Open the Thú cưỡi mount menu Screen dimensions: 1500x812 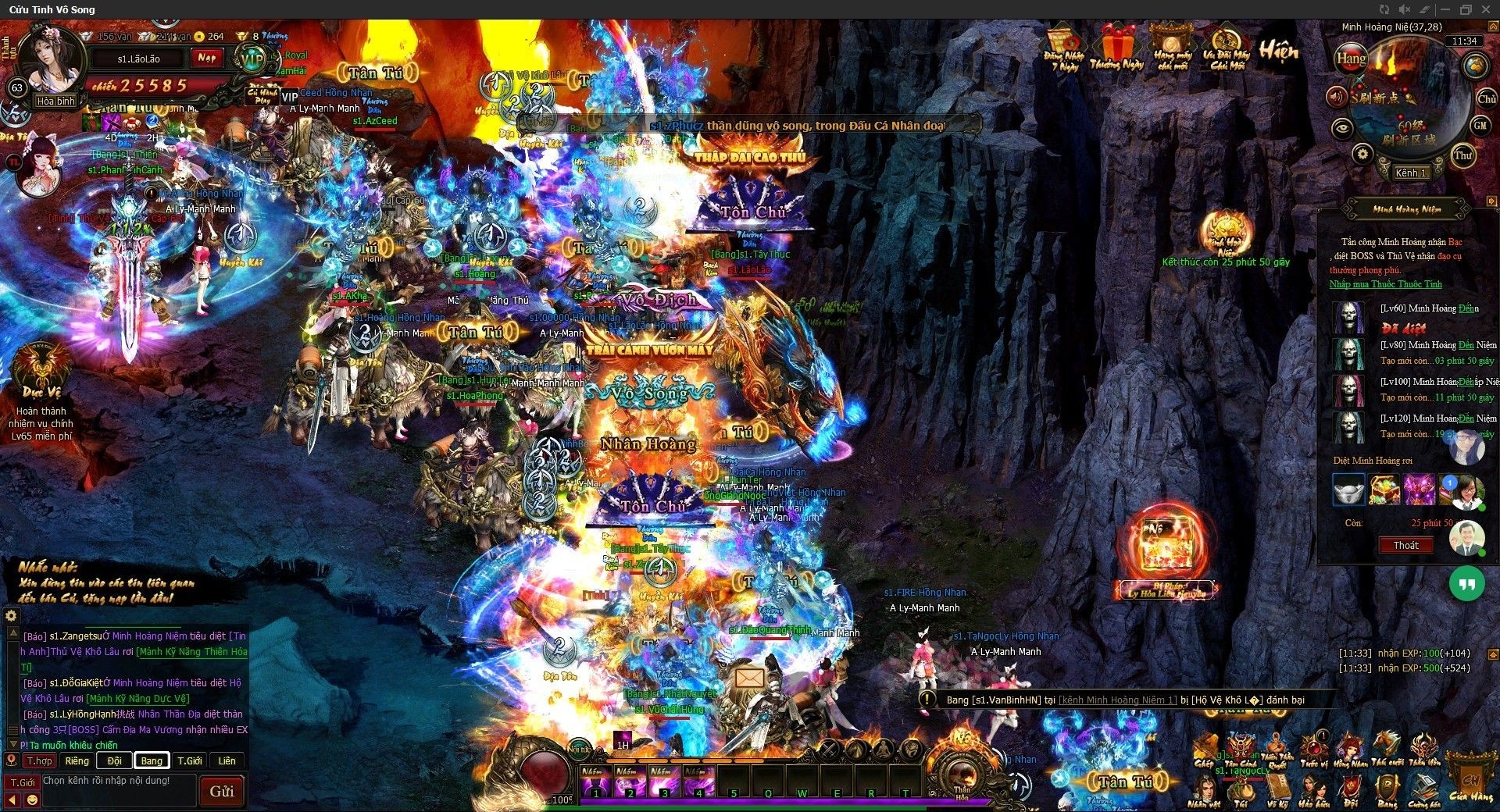pos(1387,748)
